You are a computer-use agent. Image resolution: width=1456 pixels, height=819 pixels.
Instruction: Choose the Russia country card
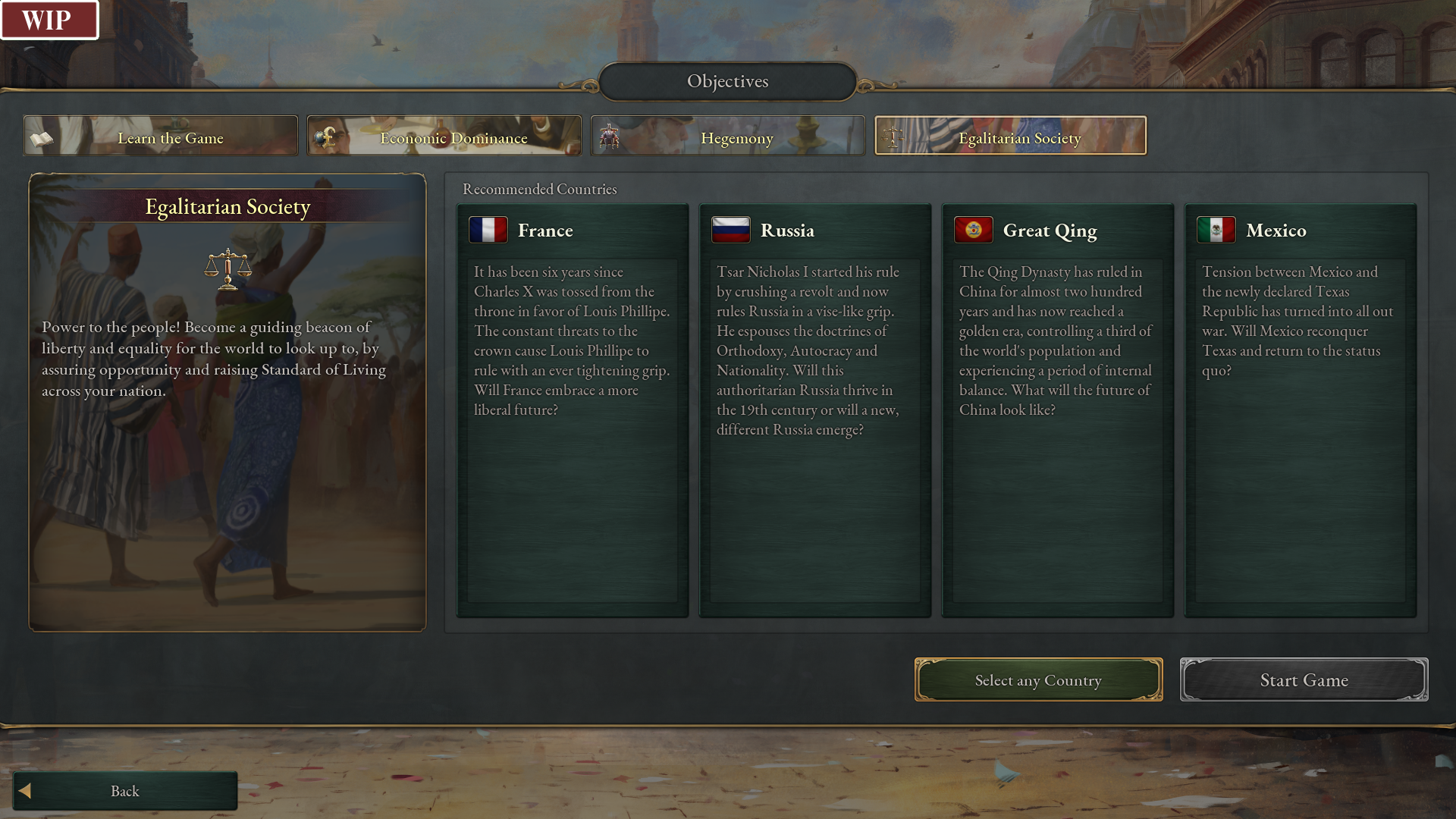(x=815, y=409)
